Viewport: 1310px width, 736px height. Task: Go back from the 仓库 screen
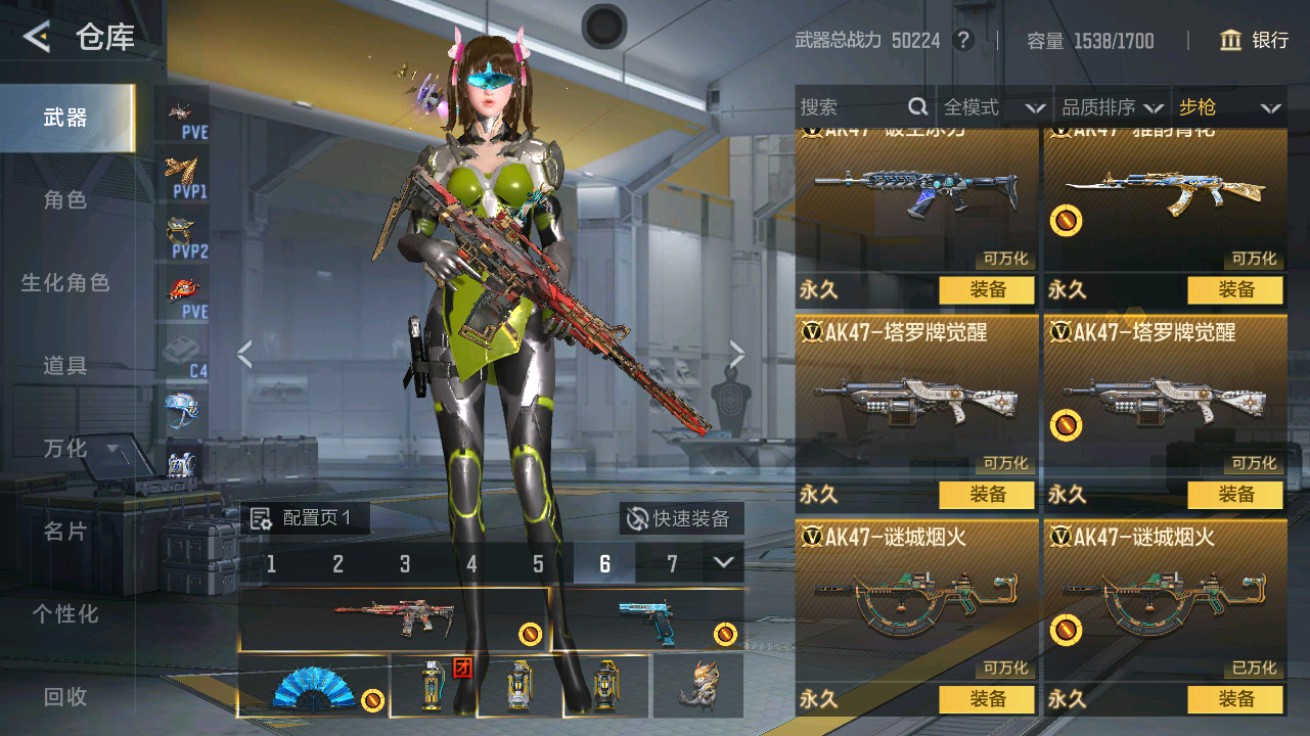[37, 38]
